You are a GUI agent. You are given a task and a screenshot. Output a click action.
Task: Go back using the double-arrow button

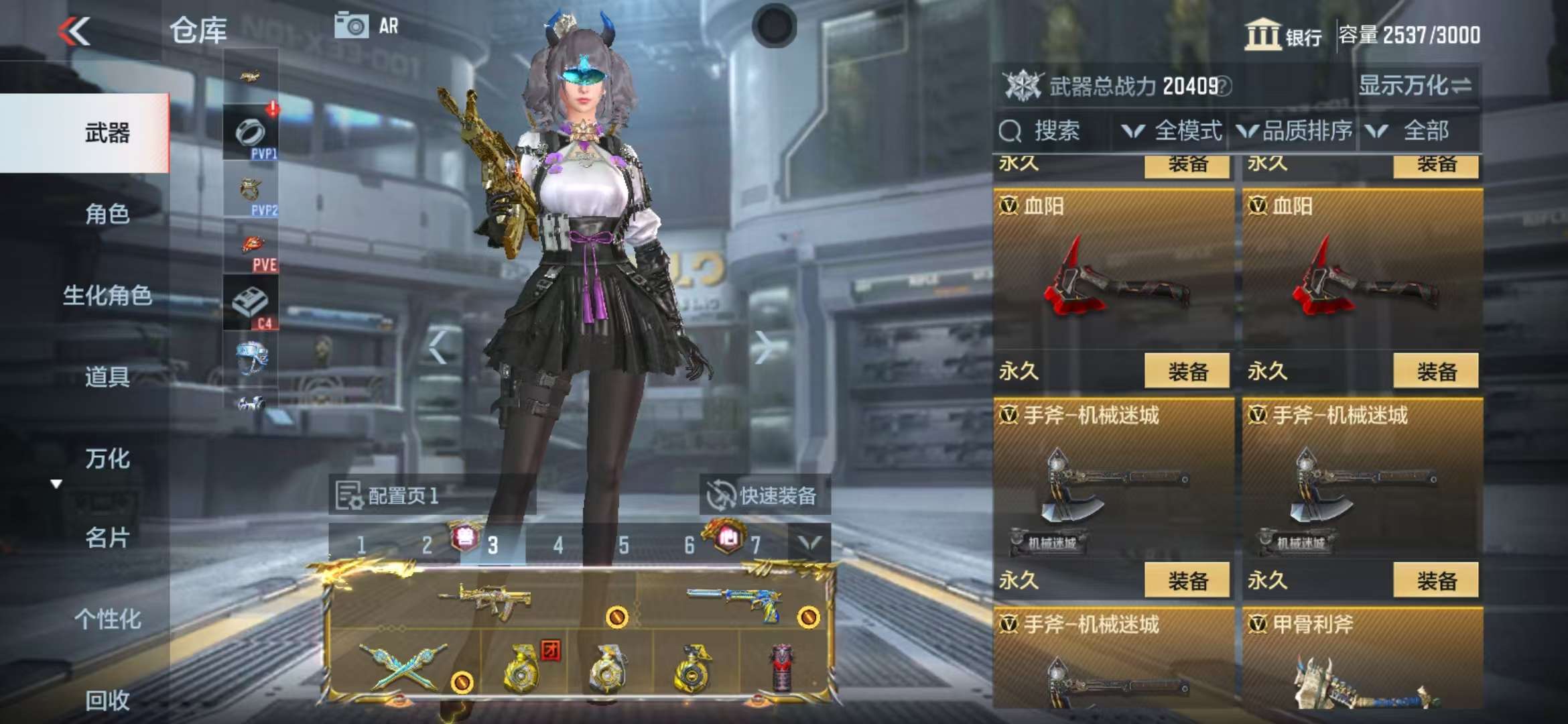[74, 31]
